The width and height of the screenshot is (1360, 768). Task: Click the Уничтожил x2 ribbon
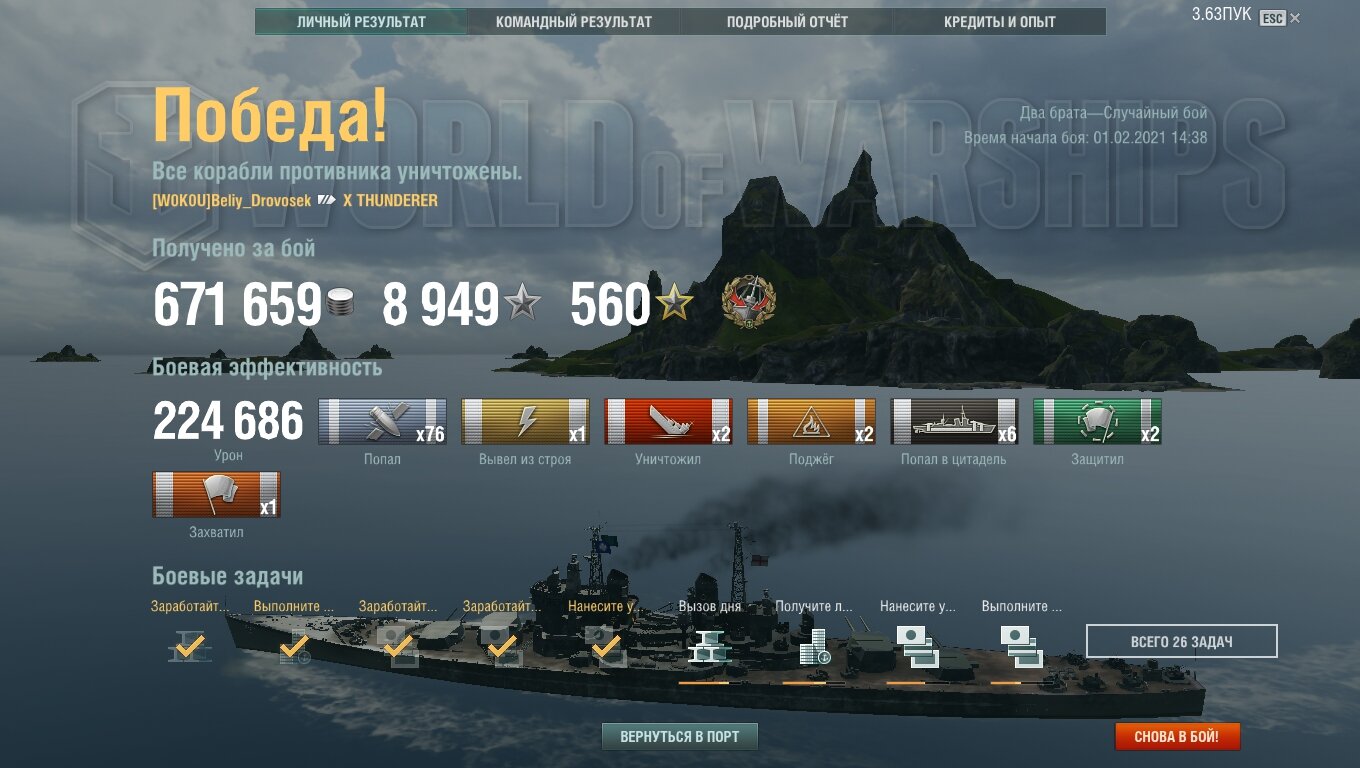click(x=668, y=421)
